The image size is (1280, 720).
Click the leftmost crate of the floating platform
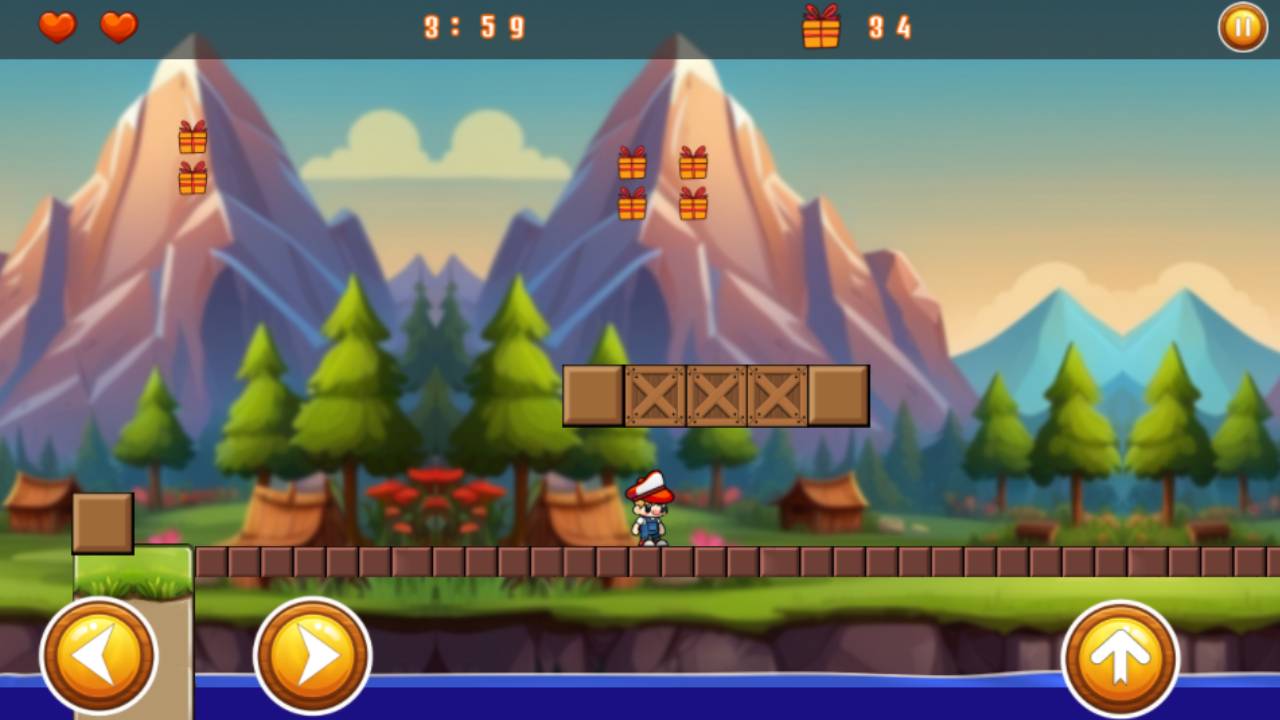tap(592, 395)
